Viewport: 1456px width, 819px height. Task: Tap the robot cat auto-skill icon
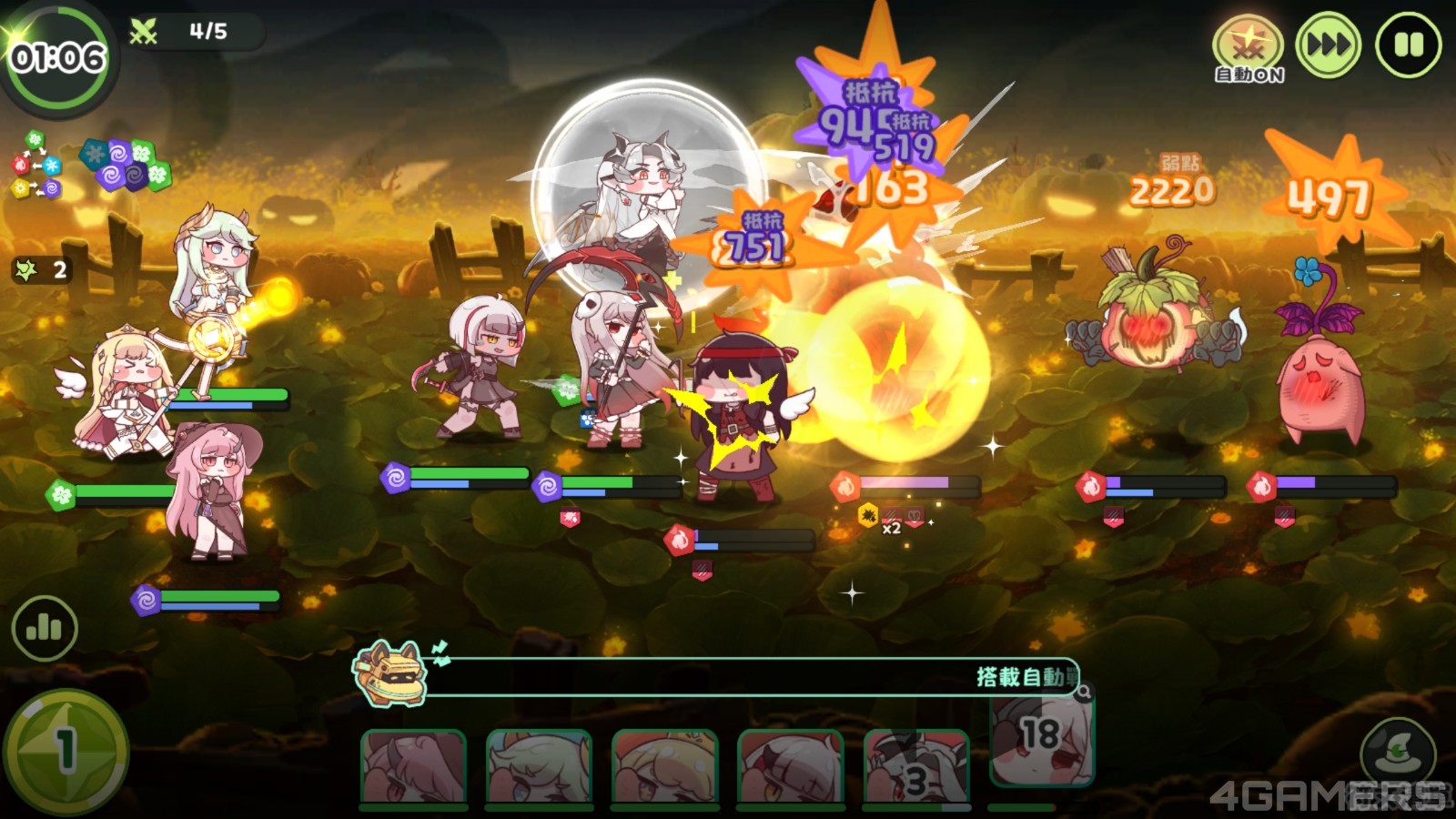(x=391, y=674)
